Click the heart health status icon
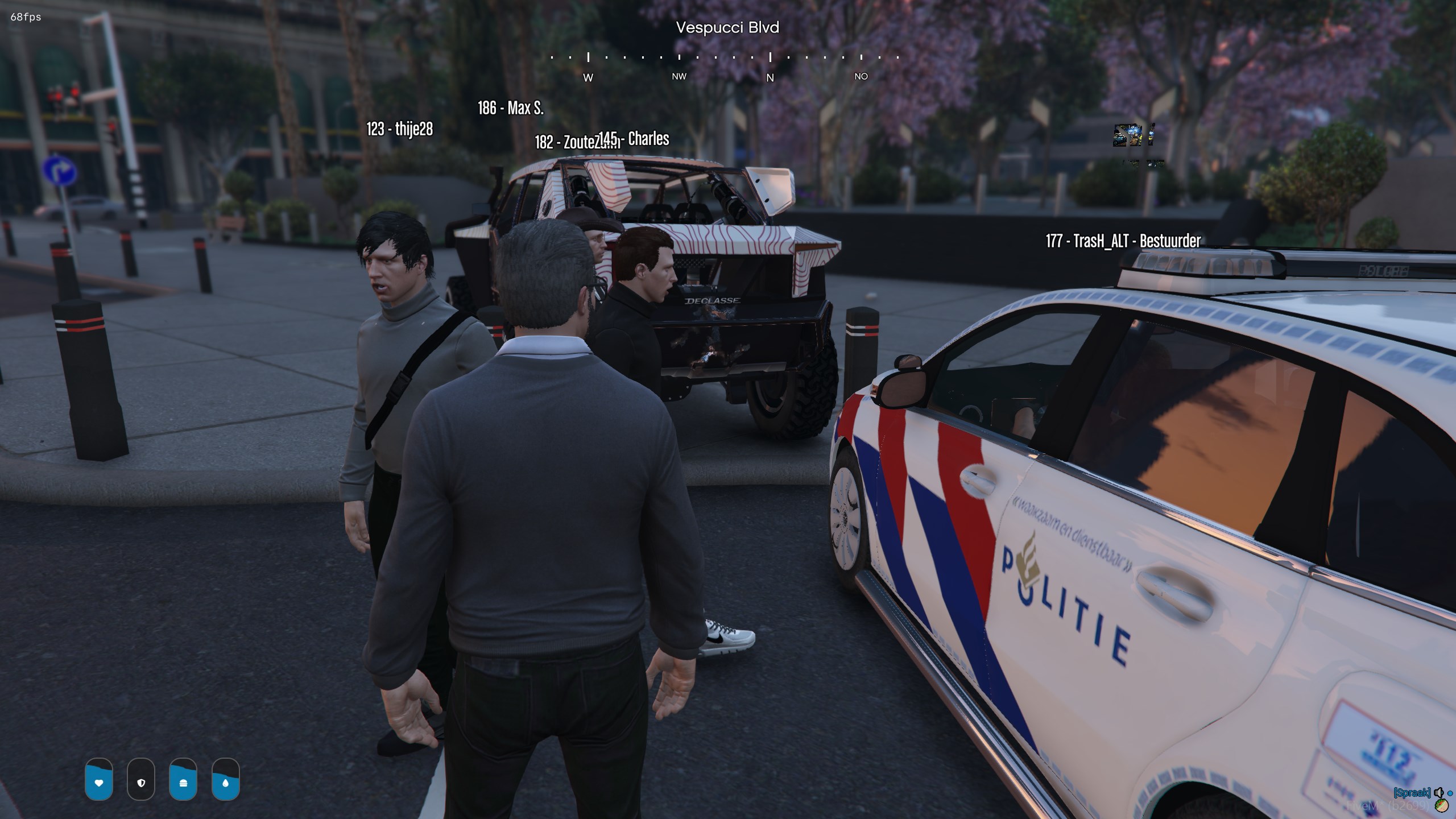The height and width of the screenshot is (819, 1456). (99, 783)
